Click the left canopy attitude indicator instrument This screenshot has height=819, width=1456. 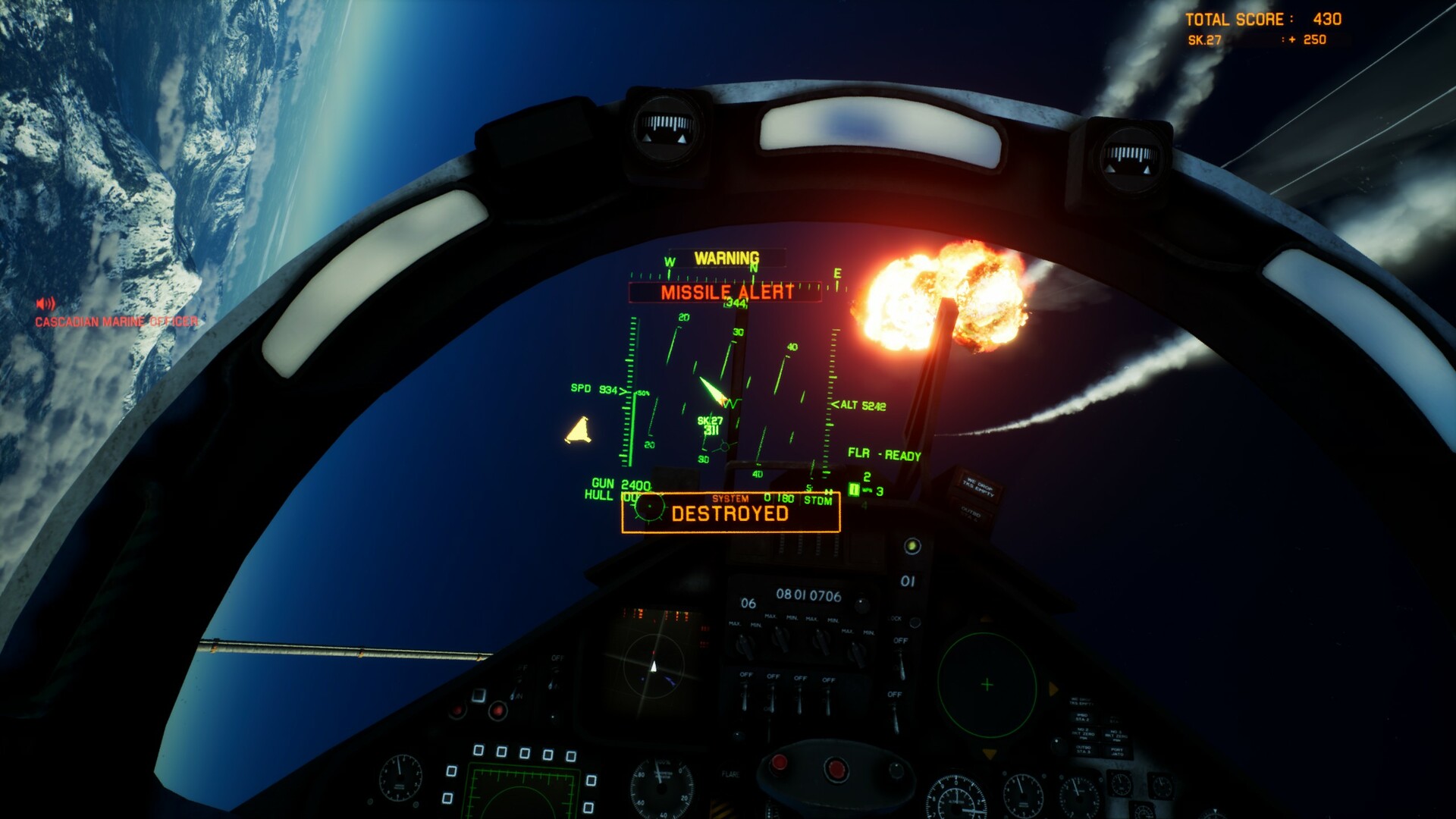(x=666, y=129)
